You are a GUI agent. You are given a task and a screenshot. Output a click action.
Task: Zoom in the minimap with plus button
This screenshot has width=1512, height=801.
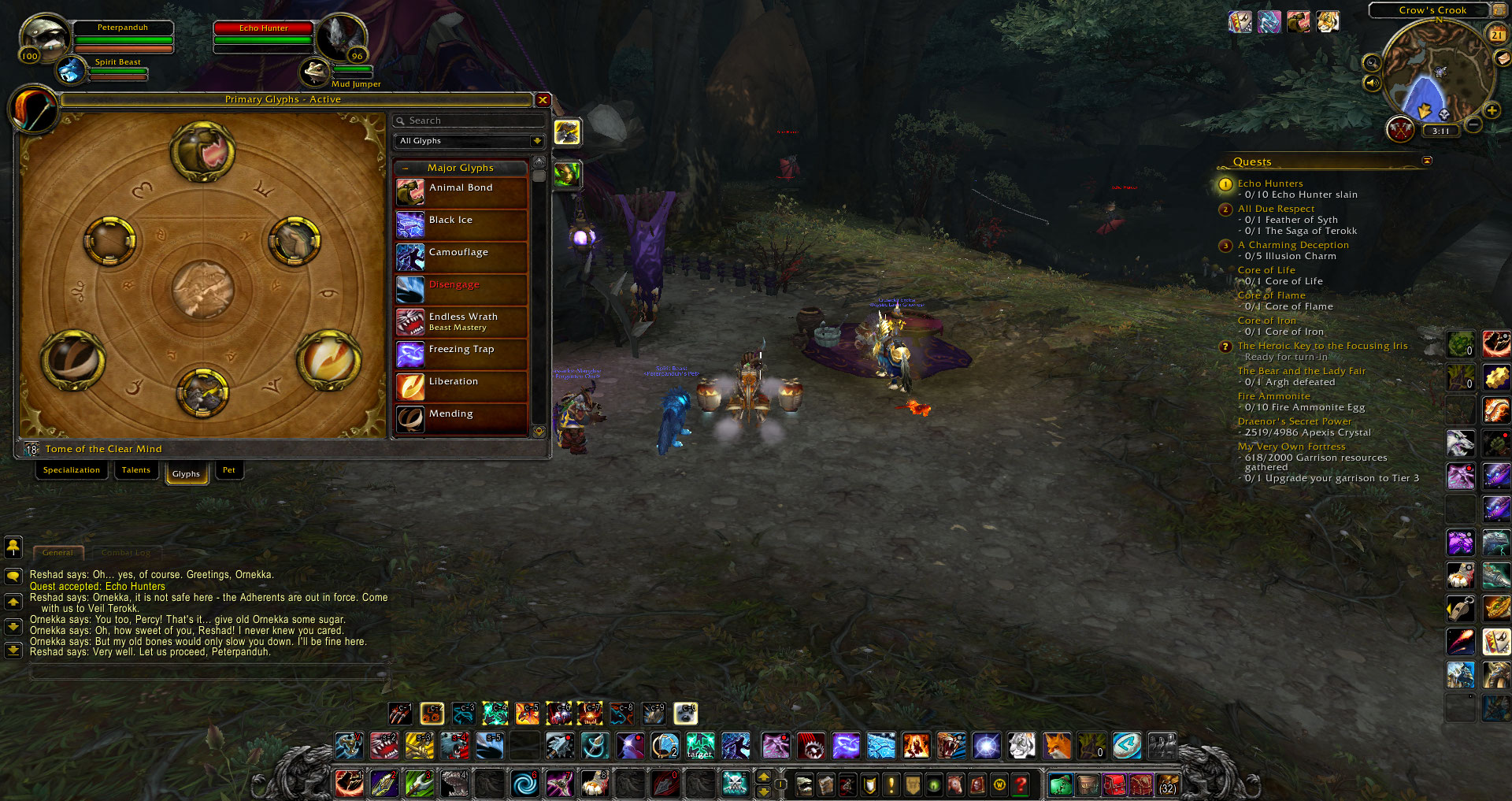1492,111
